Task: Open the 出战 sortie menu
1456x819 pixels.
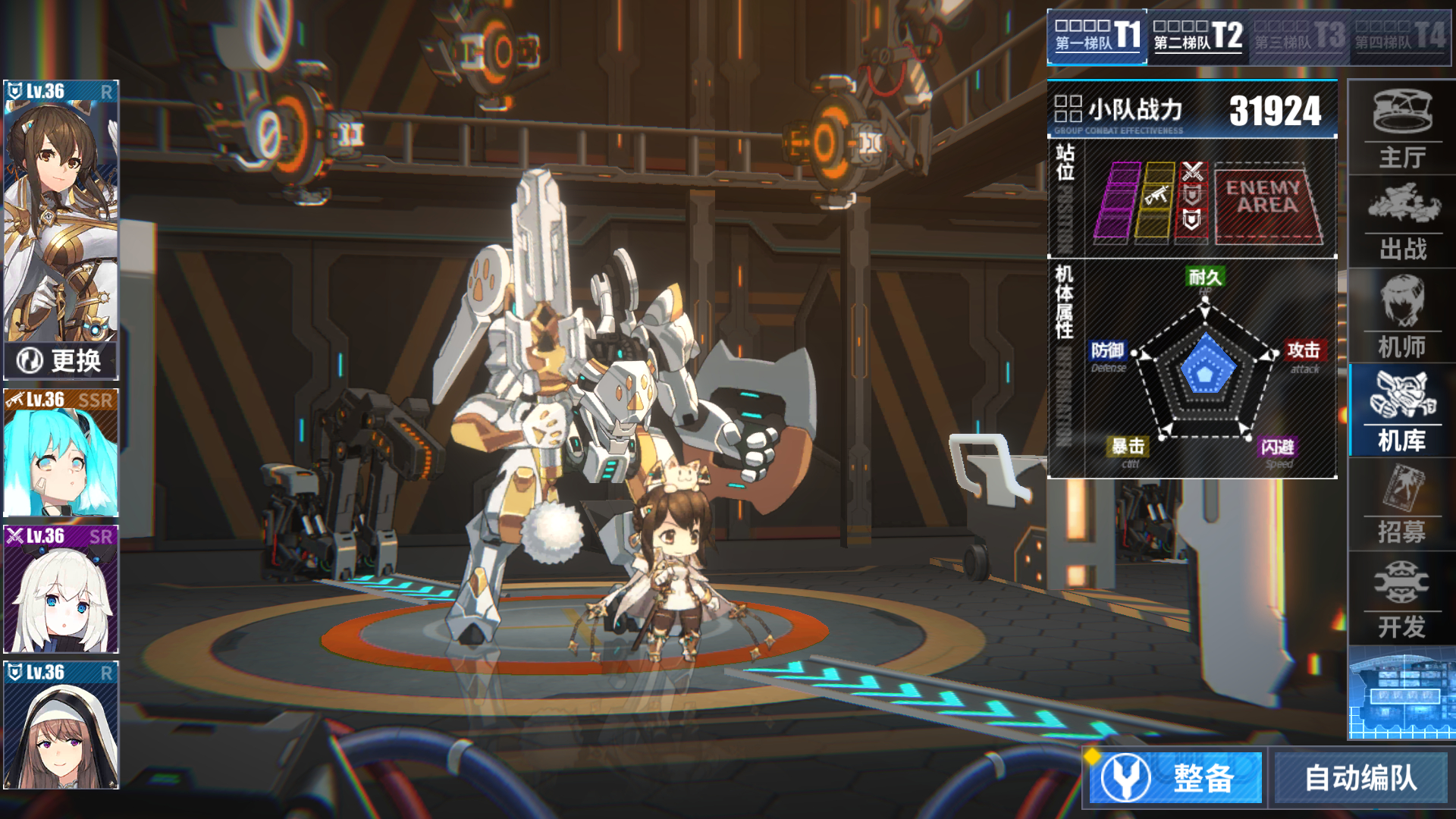Action: pos(1402,223)
